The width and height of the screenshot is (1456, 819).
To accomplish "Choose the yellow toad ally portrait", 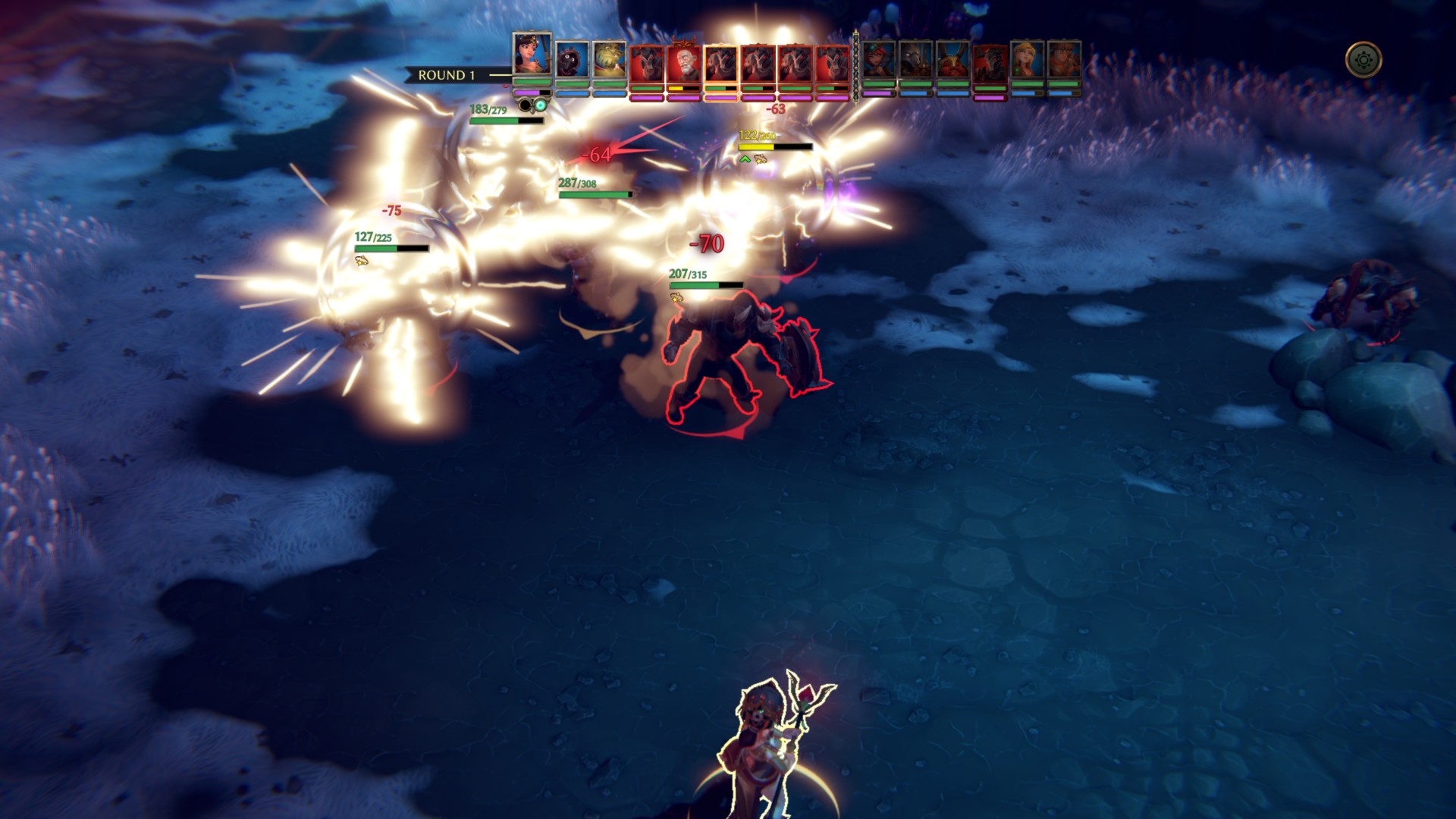I will pos(609,61).
